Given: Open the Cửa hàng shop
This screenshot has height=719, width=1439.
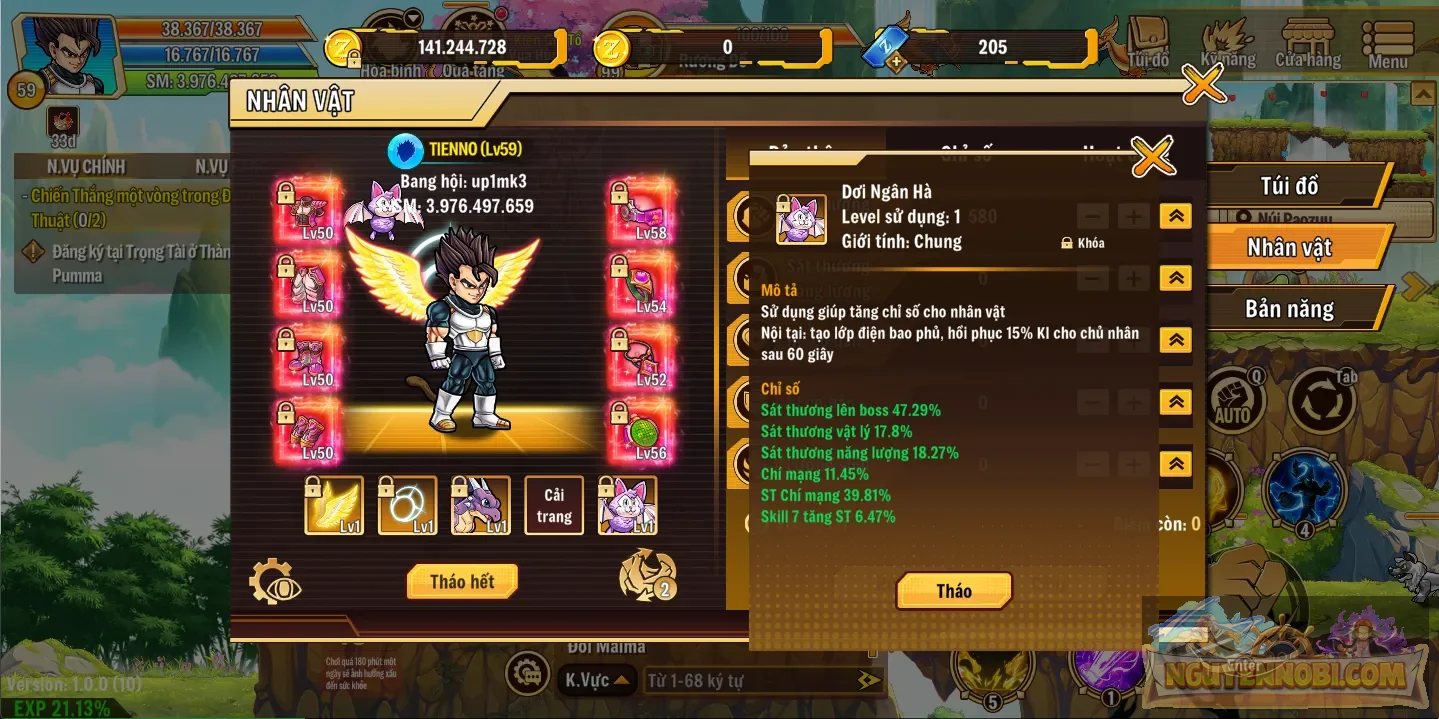Looking at the screenshot, I should (x=1307, y=44).
